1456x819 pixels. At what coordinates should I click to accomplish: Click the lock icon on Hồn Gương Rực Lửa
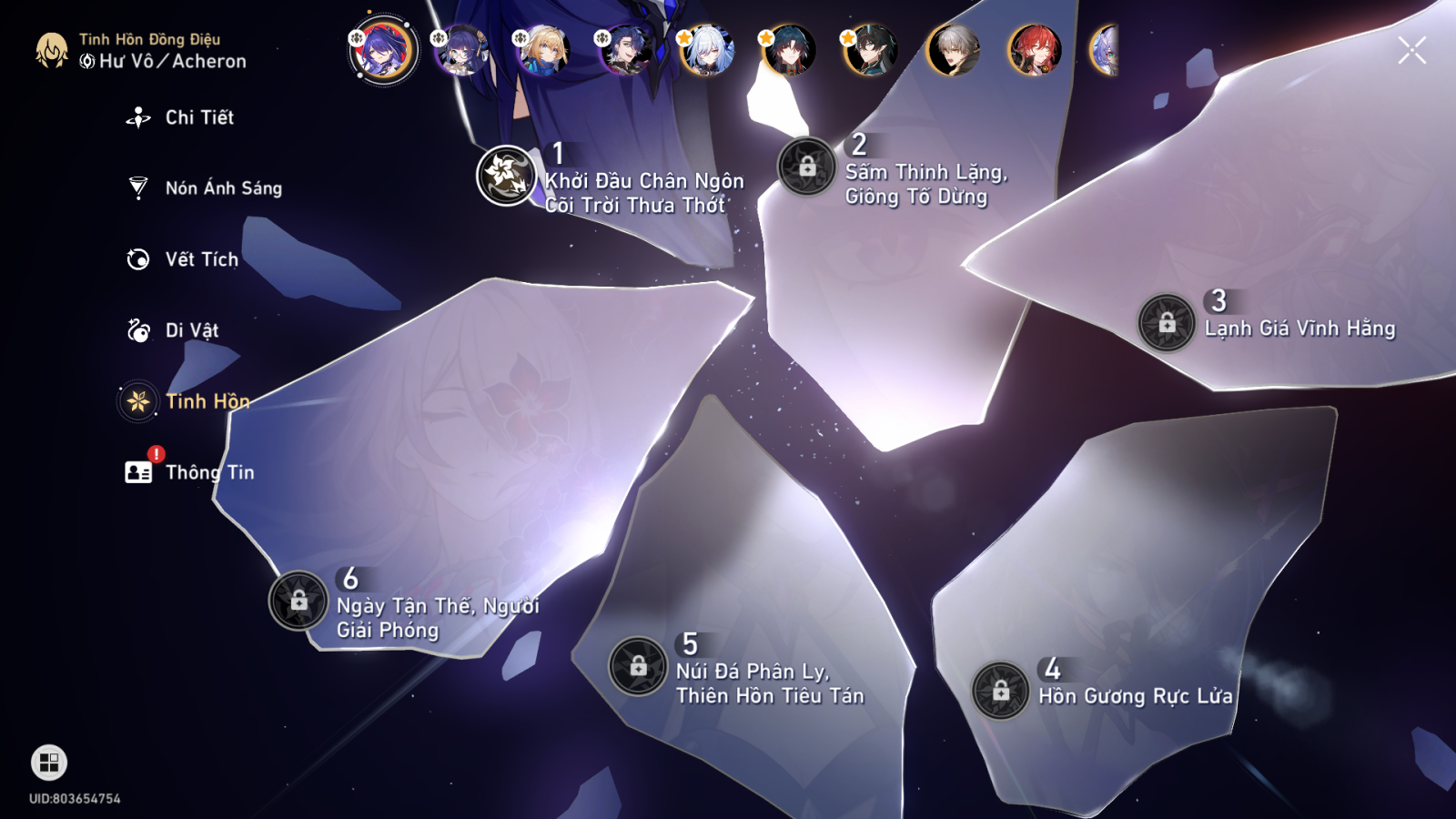(x=1001, y=693)
